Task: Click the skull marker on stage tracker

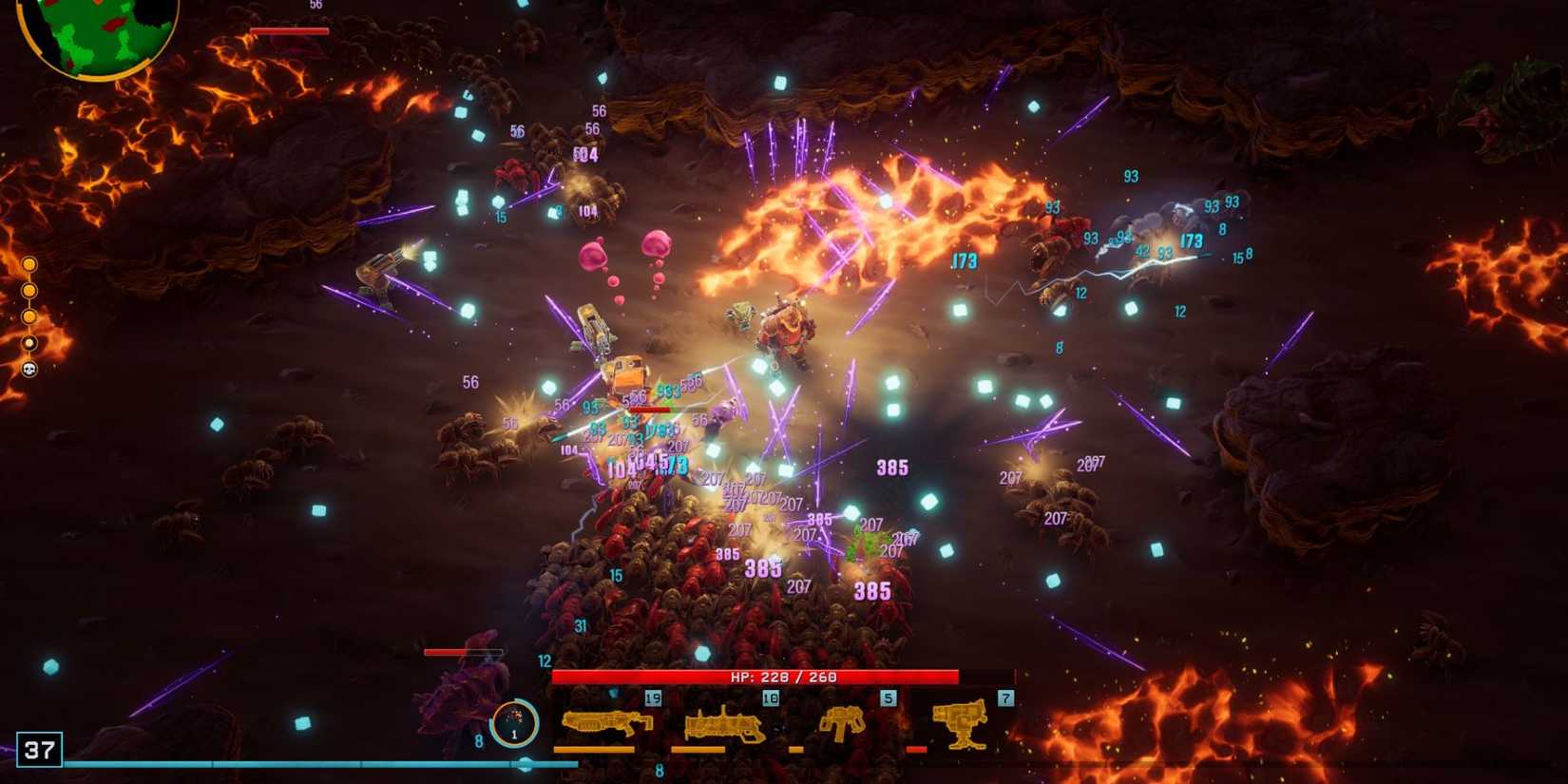Action: tap(29, 369)
